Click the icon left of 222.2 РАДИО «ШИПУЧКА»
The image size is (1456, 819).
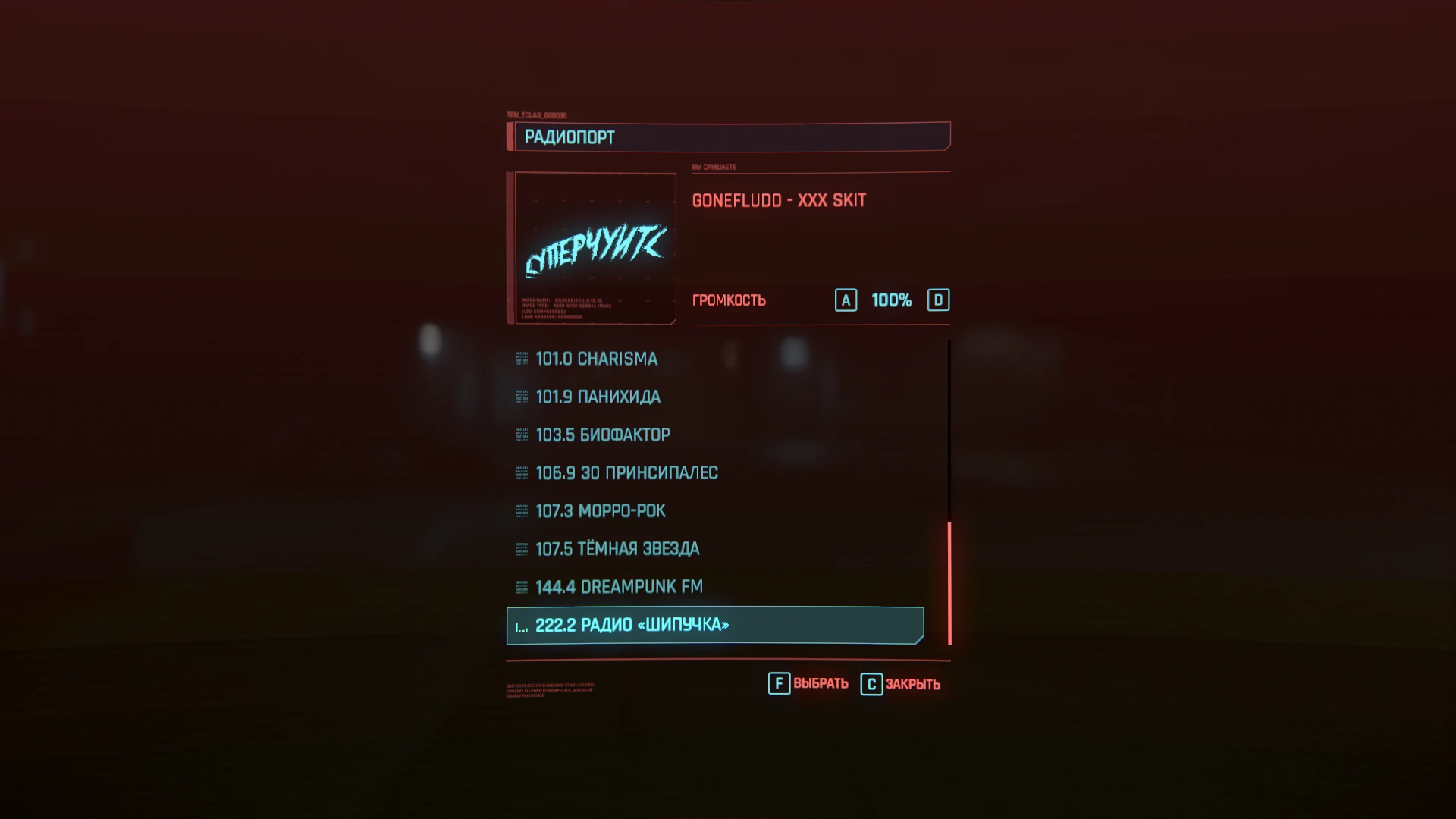click(x=522, y=625)
